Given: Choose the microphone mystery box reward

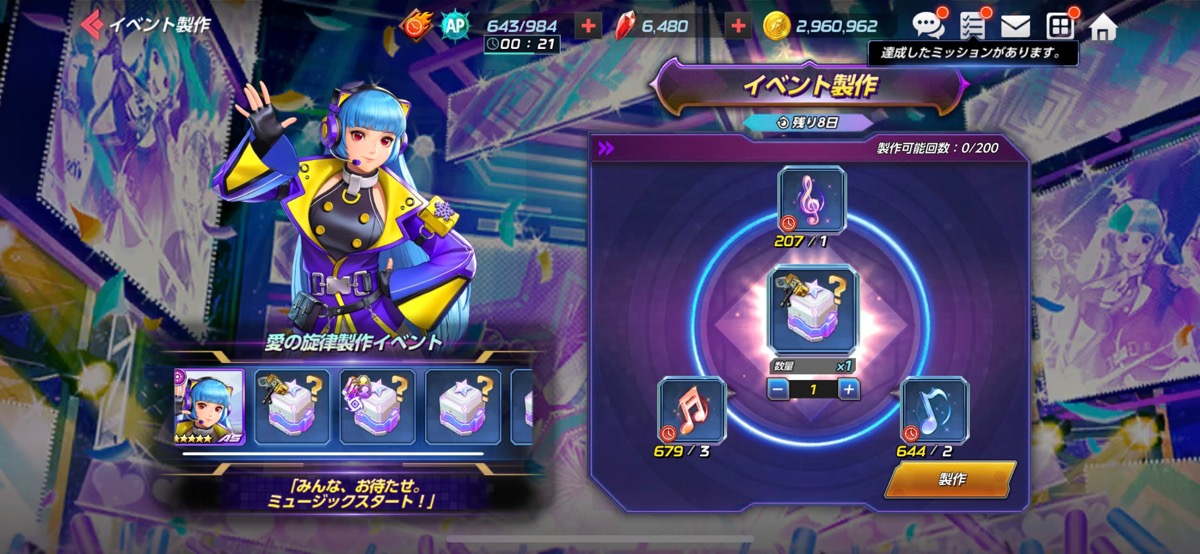Looking at the screenshot, I should [293, 407].
